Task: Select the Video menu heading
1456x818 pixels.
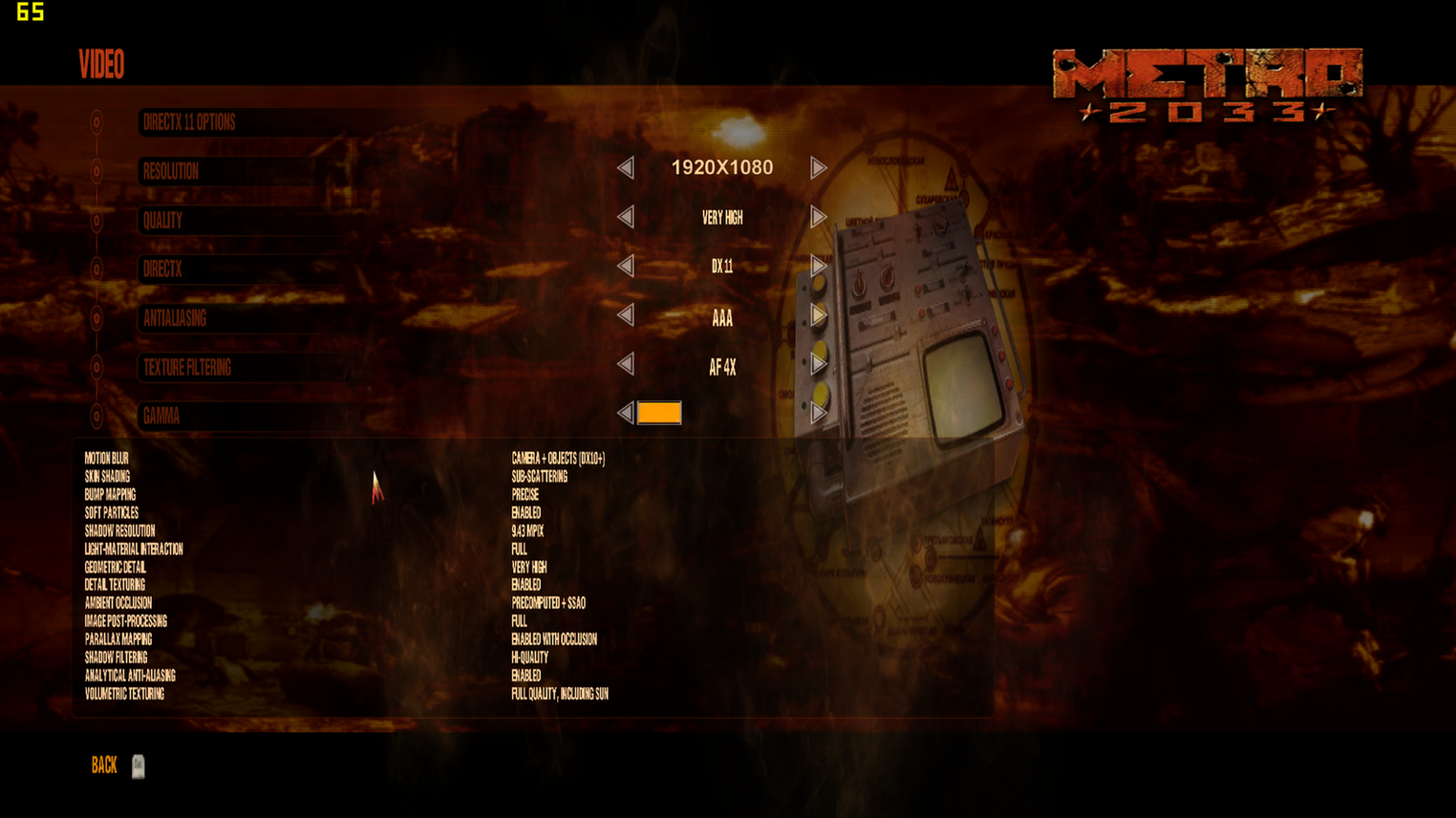Action: [x=100, y=65]
